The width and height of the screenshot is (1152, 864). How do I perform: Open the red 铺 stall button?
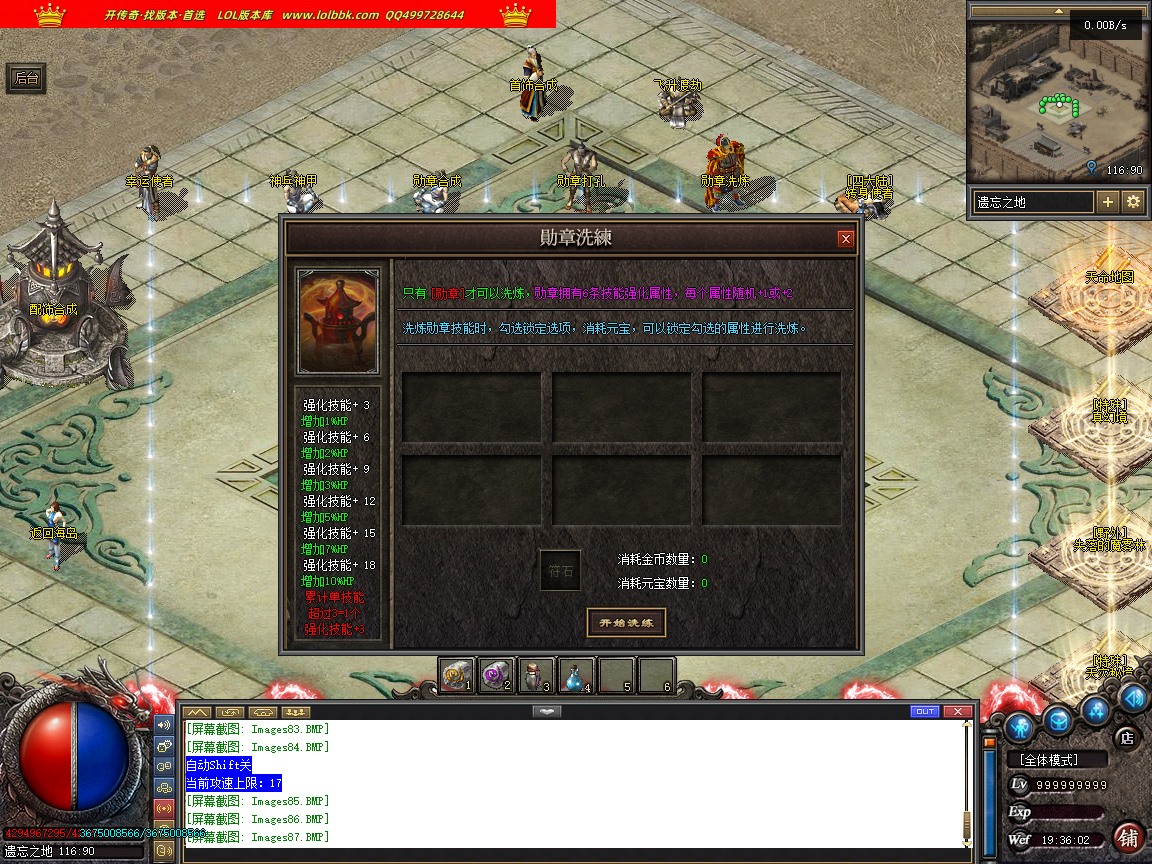point(1129,837)
